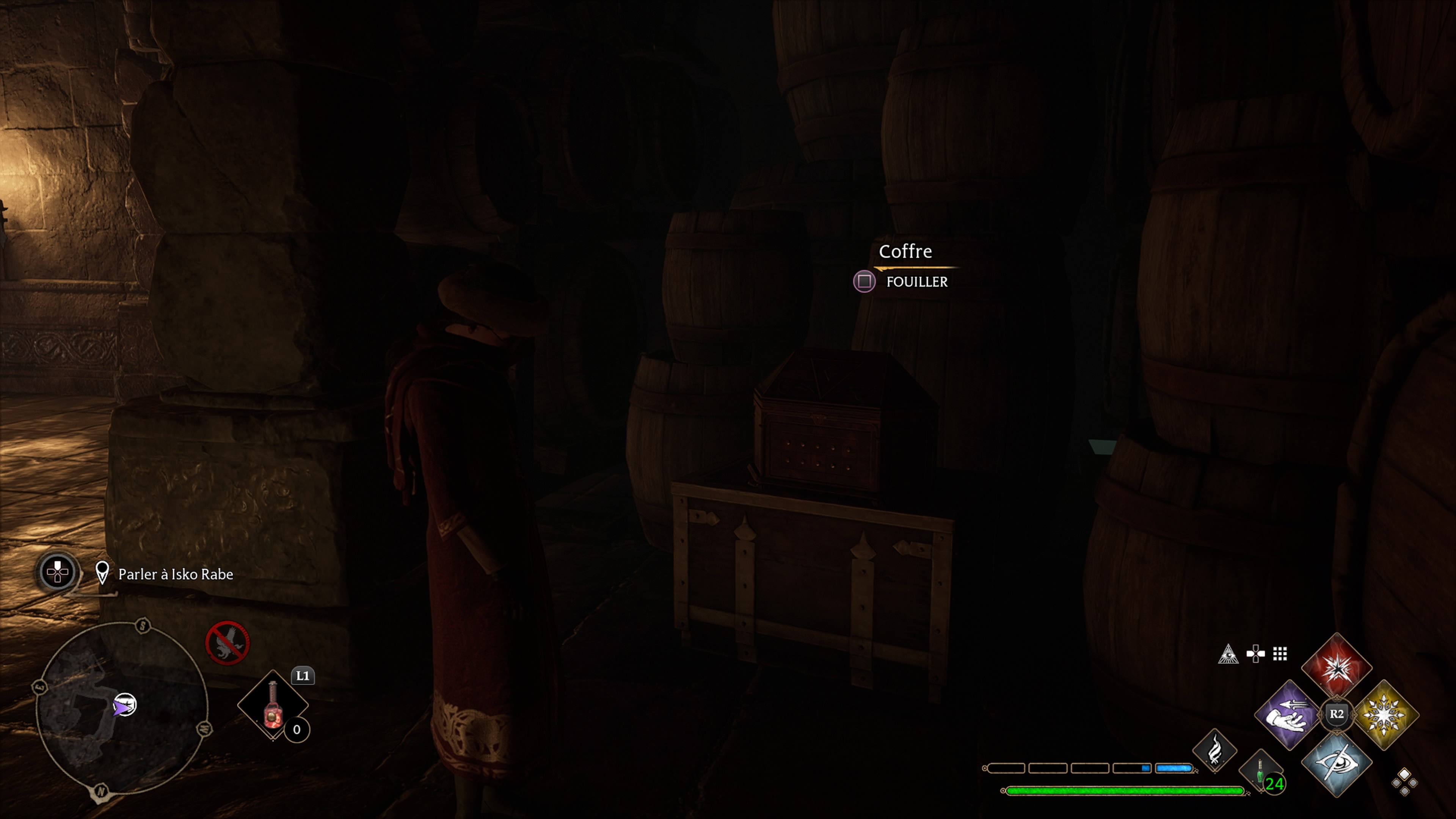Click the player marker on the minimap
This screenshot has height=819, width=1456.
(x=123, y=705)
